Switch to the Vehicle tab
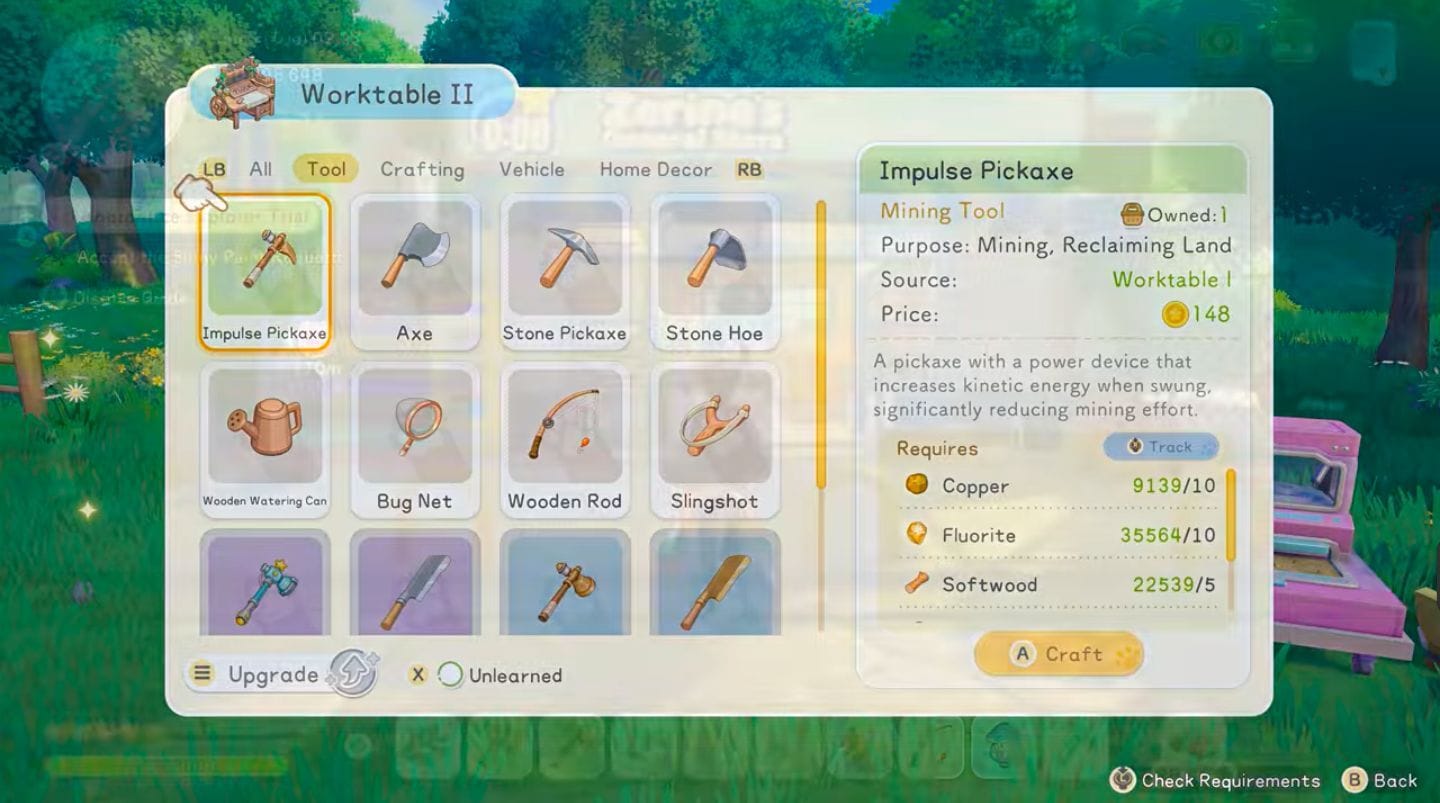This screenshot has height=803, width=1440. click(x=532, y=169)
